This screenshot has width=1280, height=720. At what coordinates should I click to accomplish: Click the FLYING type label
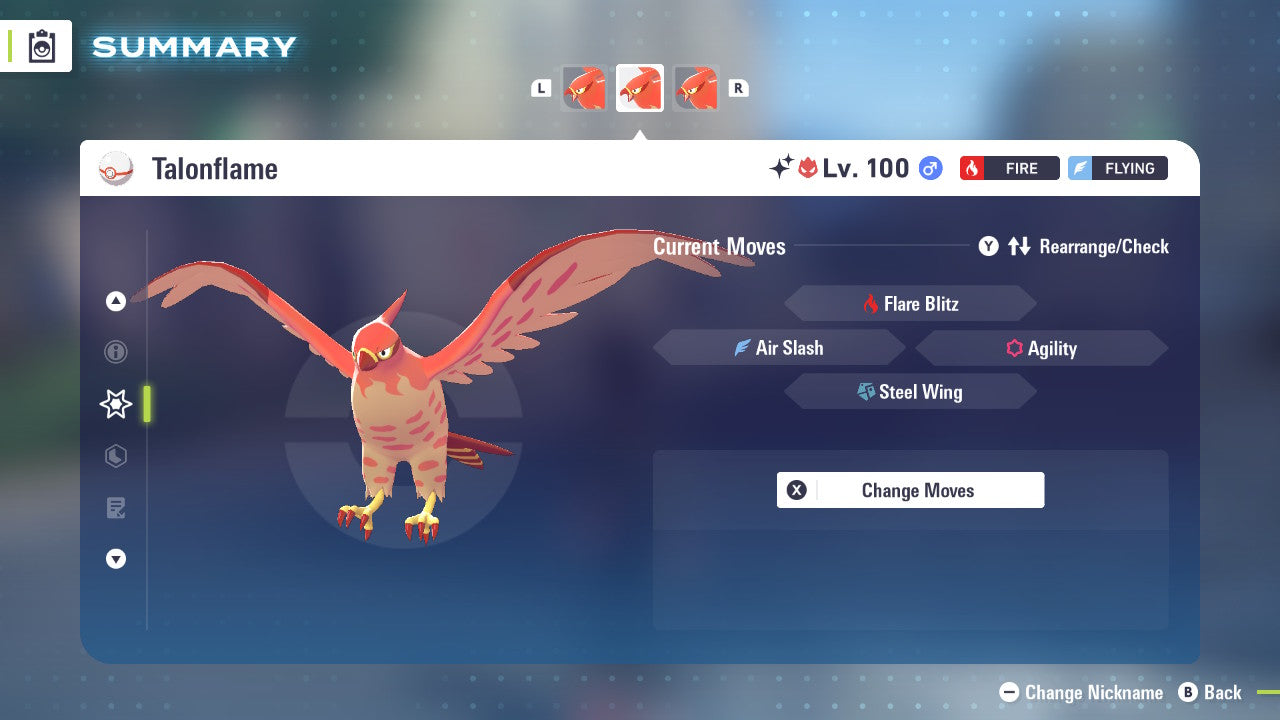coord(1117,168)
